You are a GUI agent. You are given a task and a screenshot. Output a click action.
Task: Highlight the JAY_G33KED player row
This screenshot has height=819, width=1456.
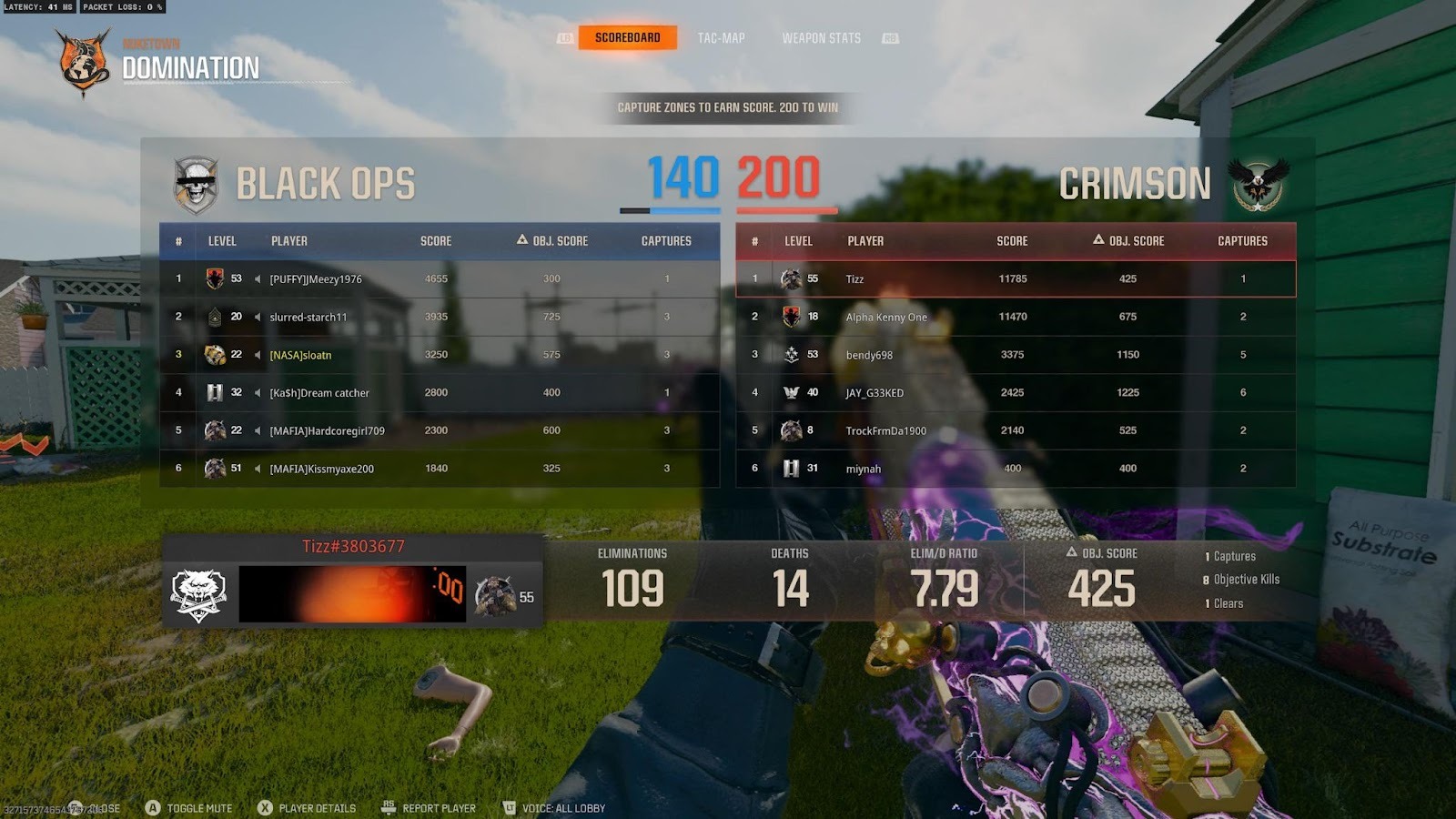click(x=875, y=393)
